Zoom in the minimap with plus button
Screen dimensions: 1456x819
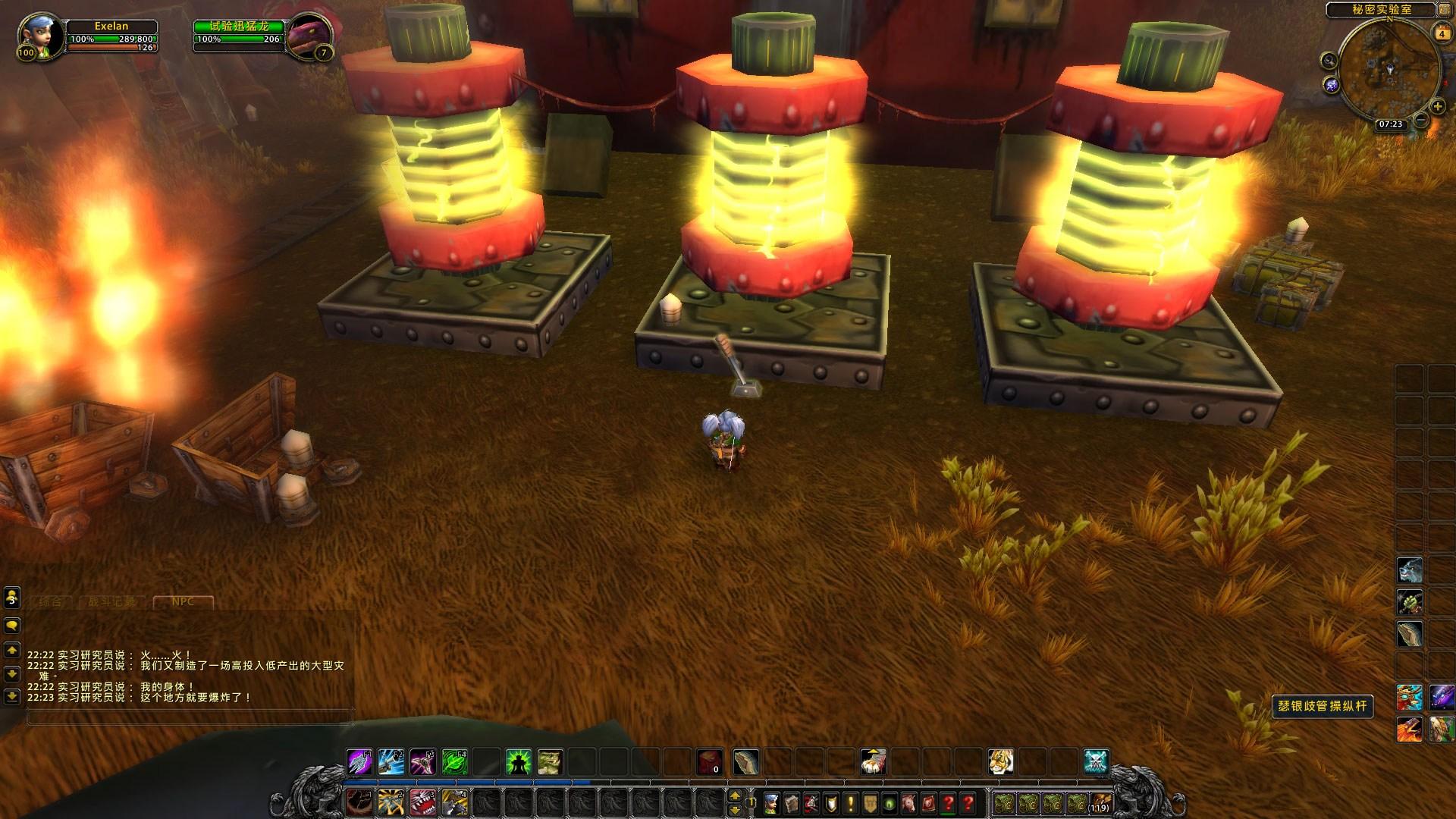point(1438,107)
